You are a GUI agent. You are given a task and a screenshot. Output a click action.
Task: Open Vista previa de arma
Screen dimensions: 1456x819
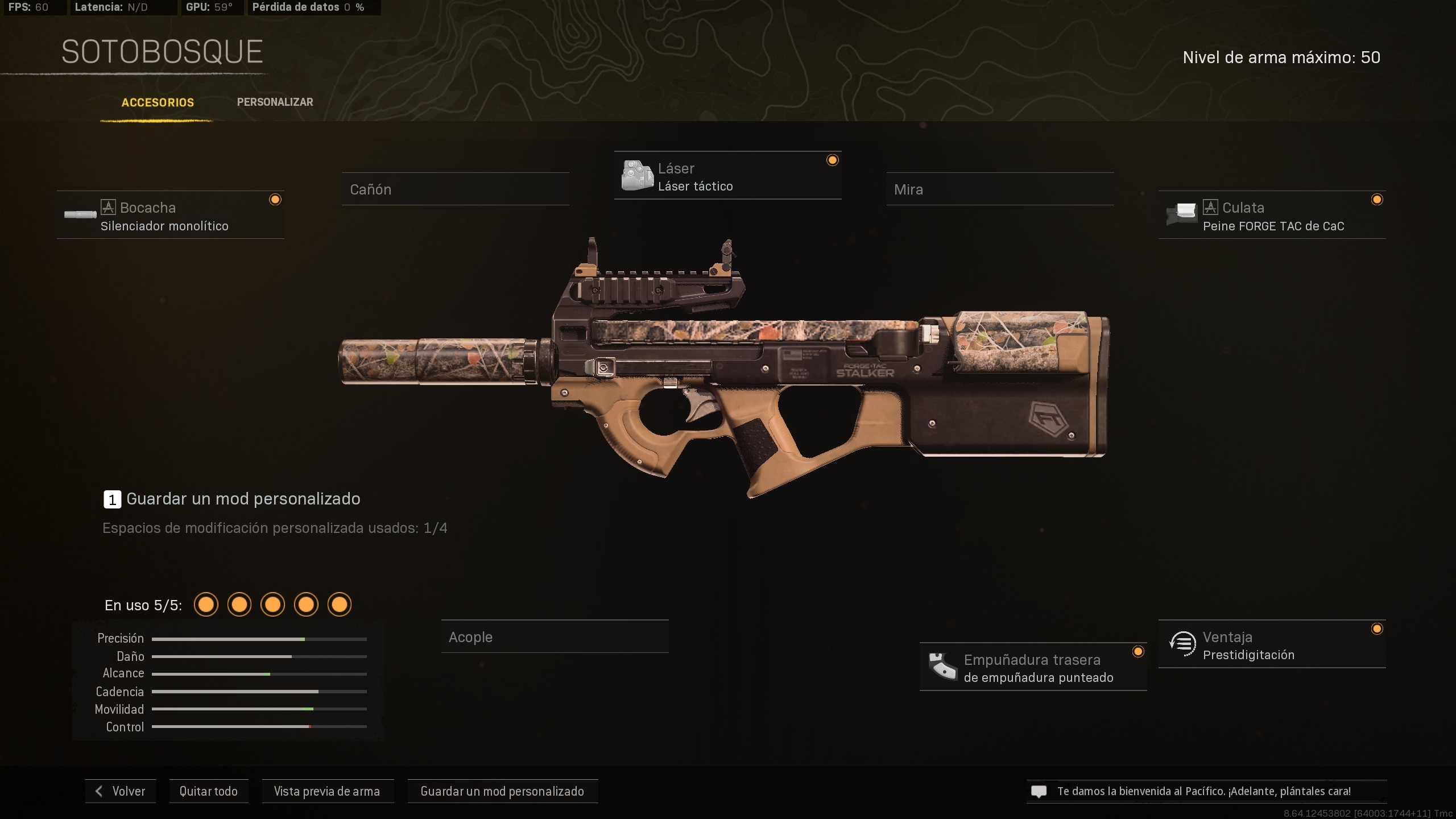(x=328, y=791)
